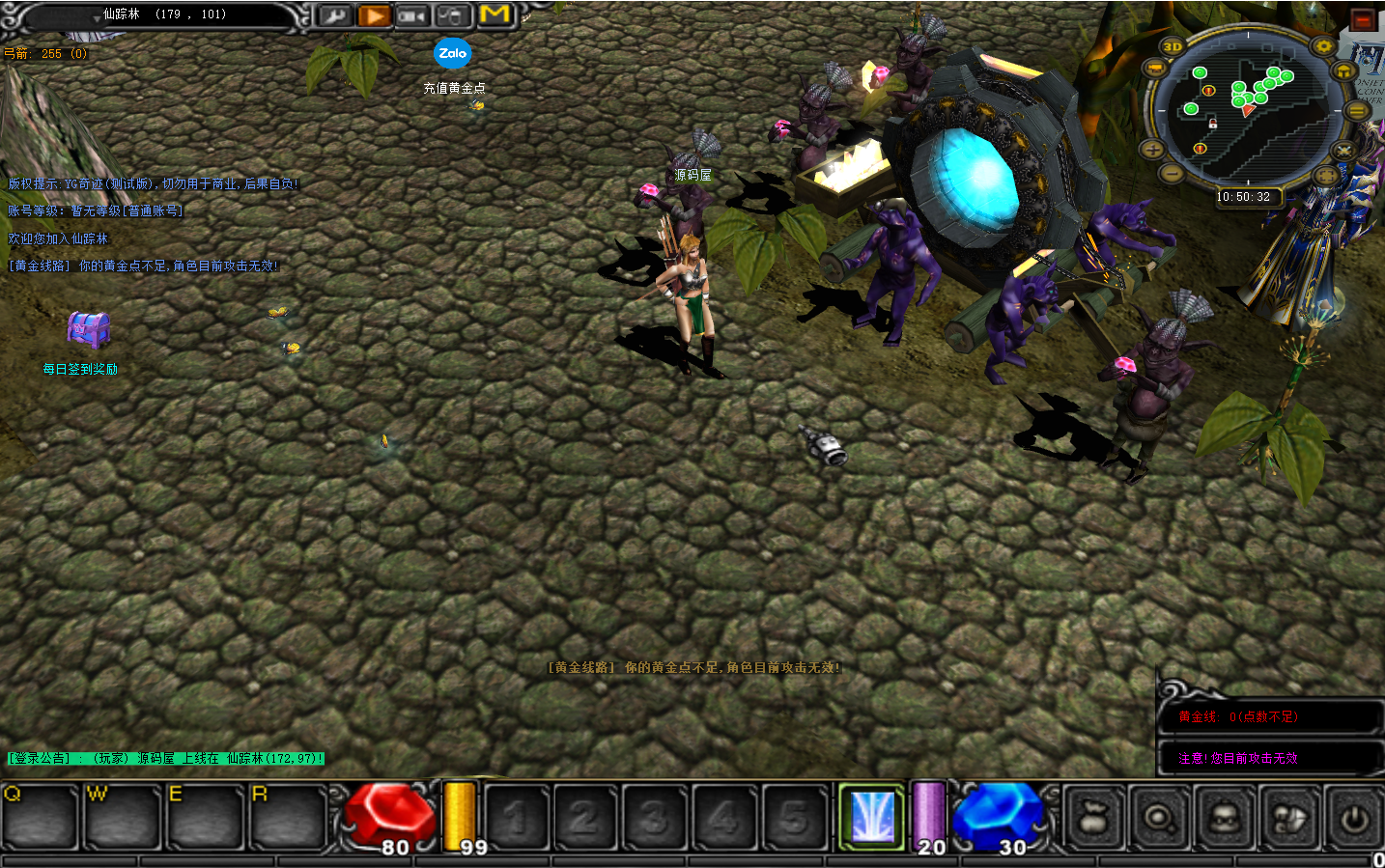The image size is (1385, 868).
Task: Toggle the minimap 3D view button
Action: 1173,46
